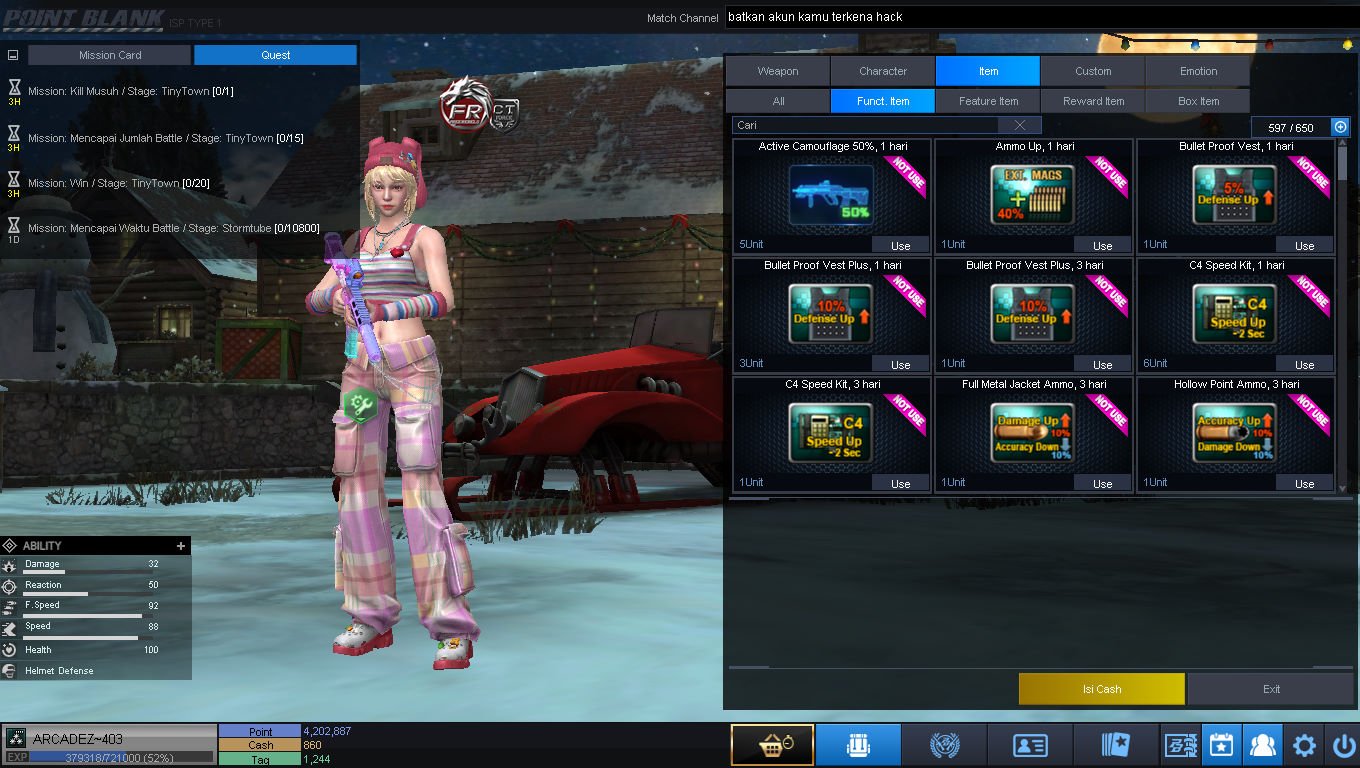Open the Box Item category

coord(1198,101)
